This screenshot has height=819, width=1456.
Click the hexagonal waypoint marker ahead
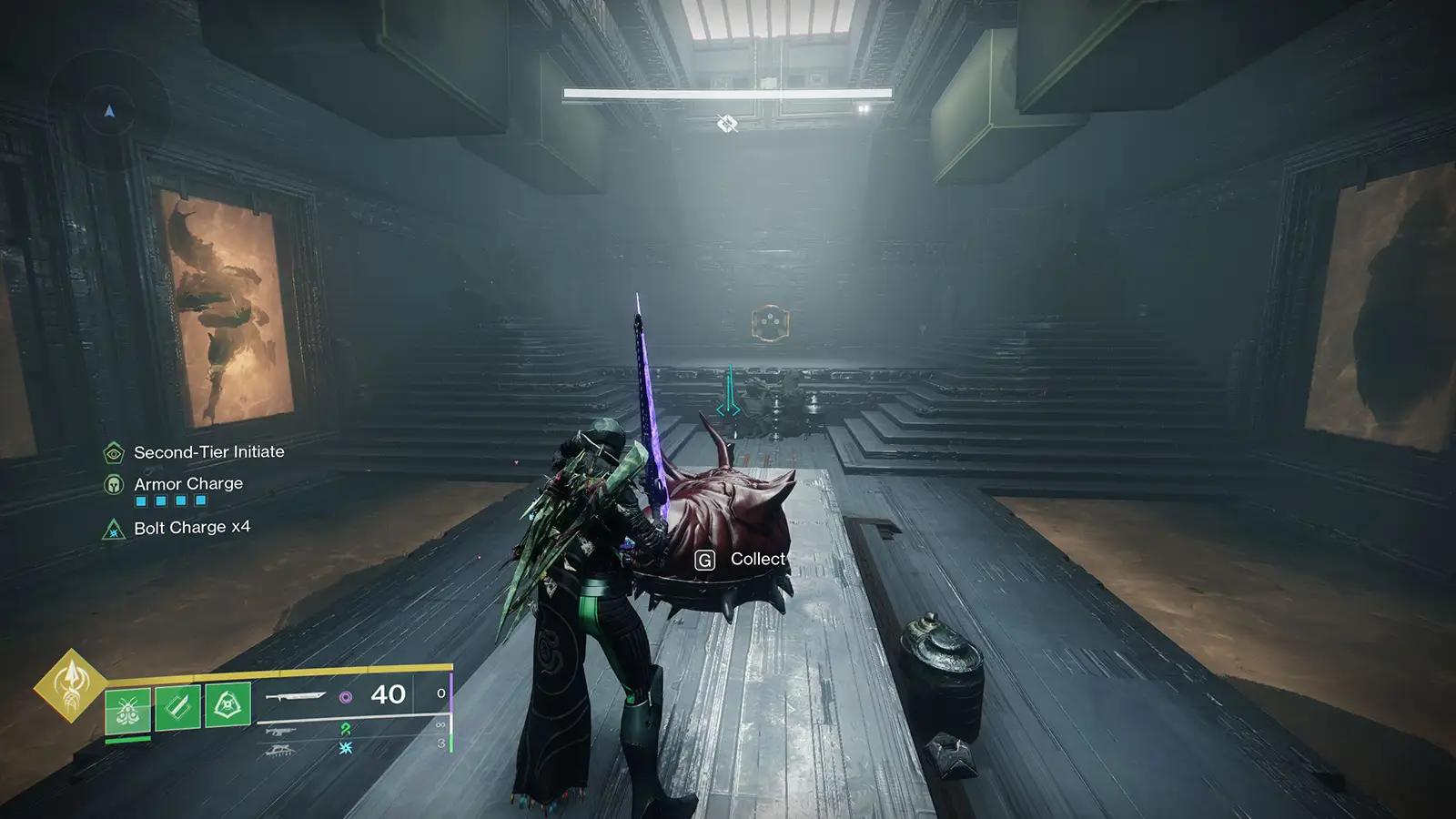(x=770, y=323)
